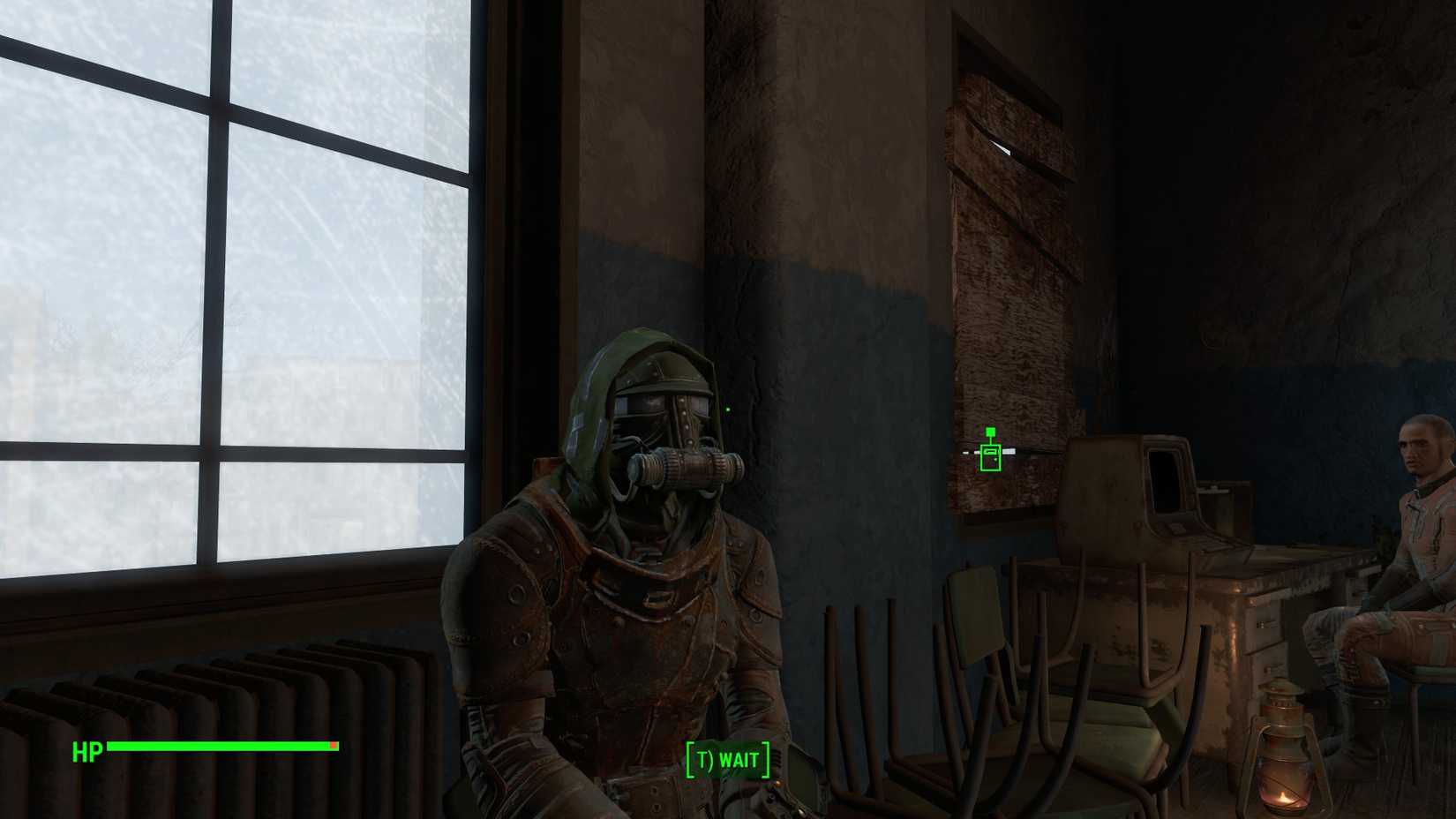Click the green HP progress bar
The image size is (1456, 819).
coord(221,747)
